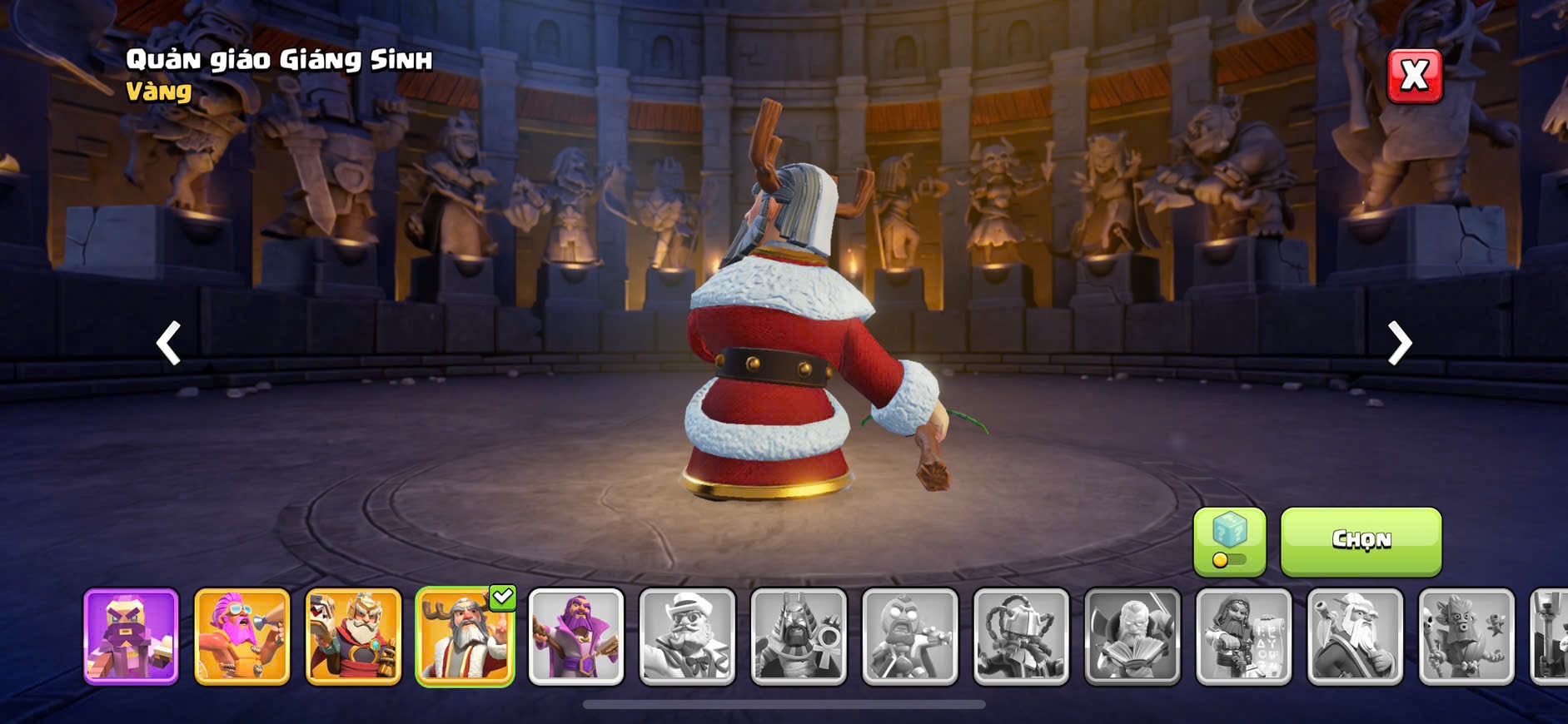The image size is (1568, 724).
Task: Pick the red-robed Warden with golden crown
Action: pyautogui.click(x=354, y=637)
